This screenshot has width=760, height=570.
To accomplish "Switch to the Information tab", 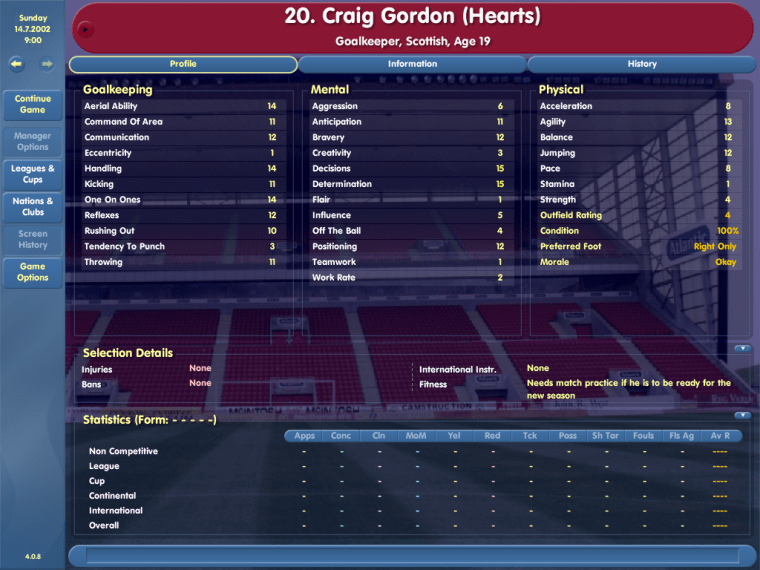I will point(412,64).
